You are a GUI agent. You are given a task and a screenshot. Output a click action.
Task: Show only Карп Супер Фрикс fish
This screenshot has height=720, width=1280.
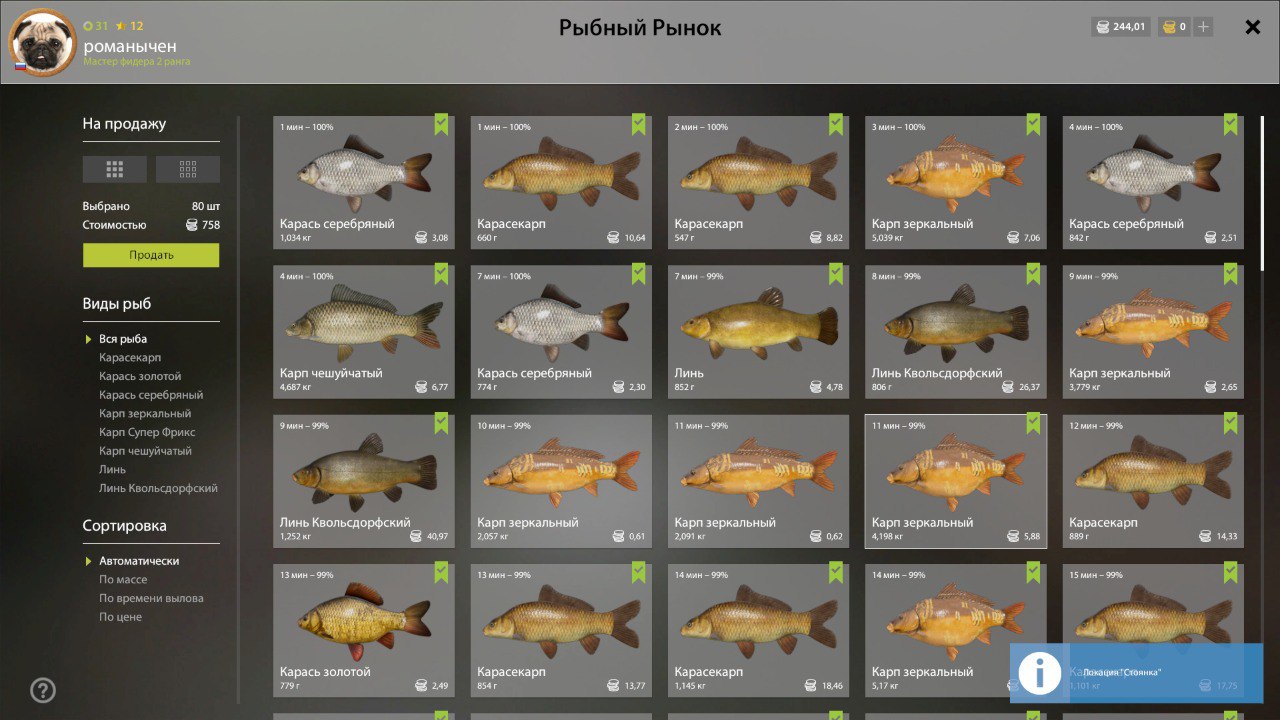[x=147, y=432]
